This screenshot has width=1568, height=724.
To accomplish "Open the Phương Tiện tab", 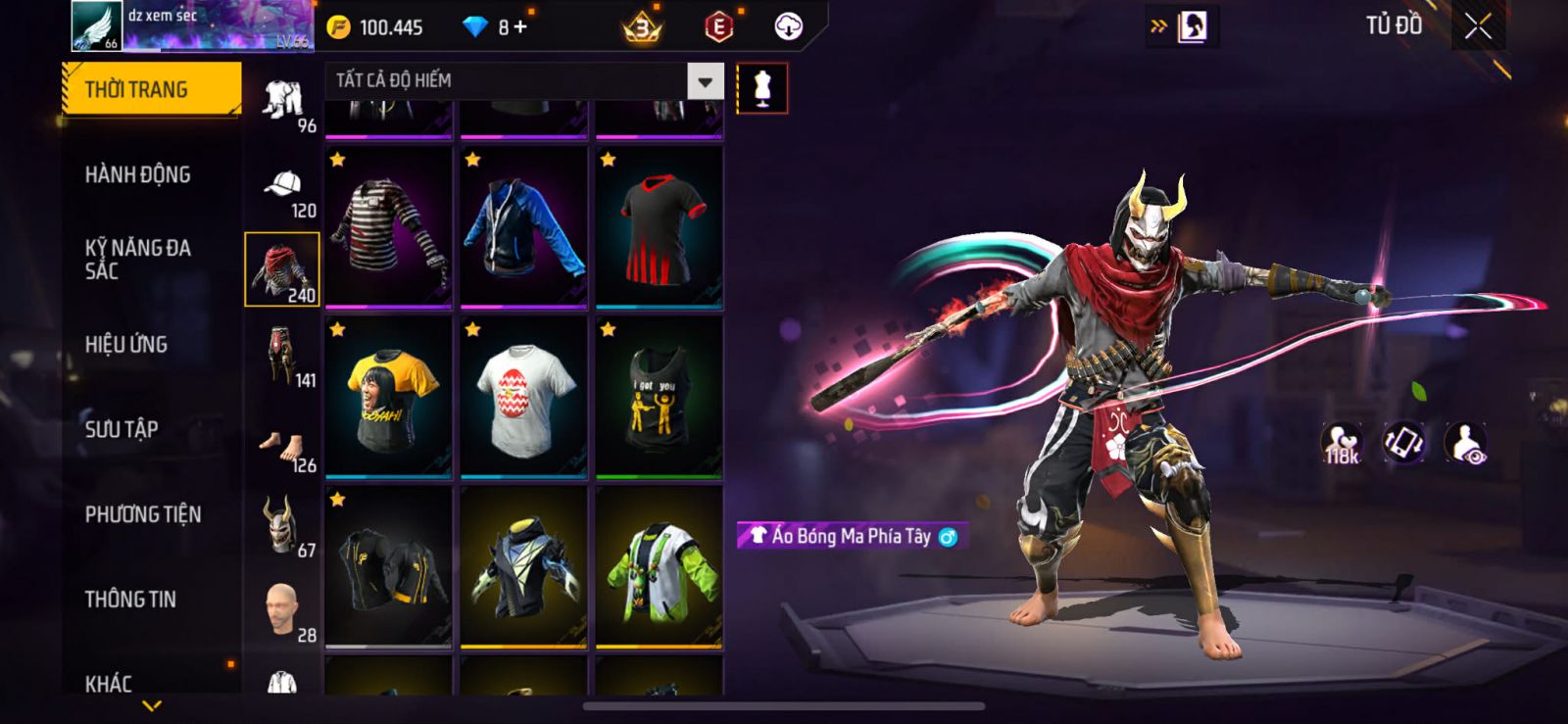I will (142, 514).
